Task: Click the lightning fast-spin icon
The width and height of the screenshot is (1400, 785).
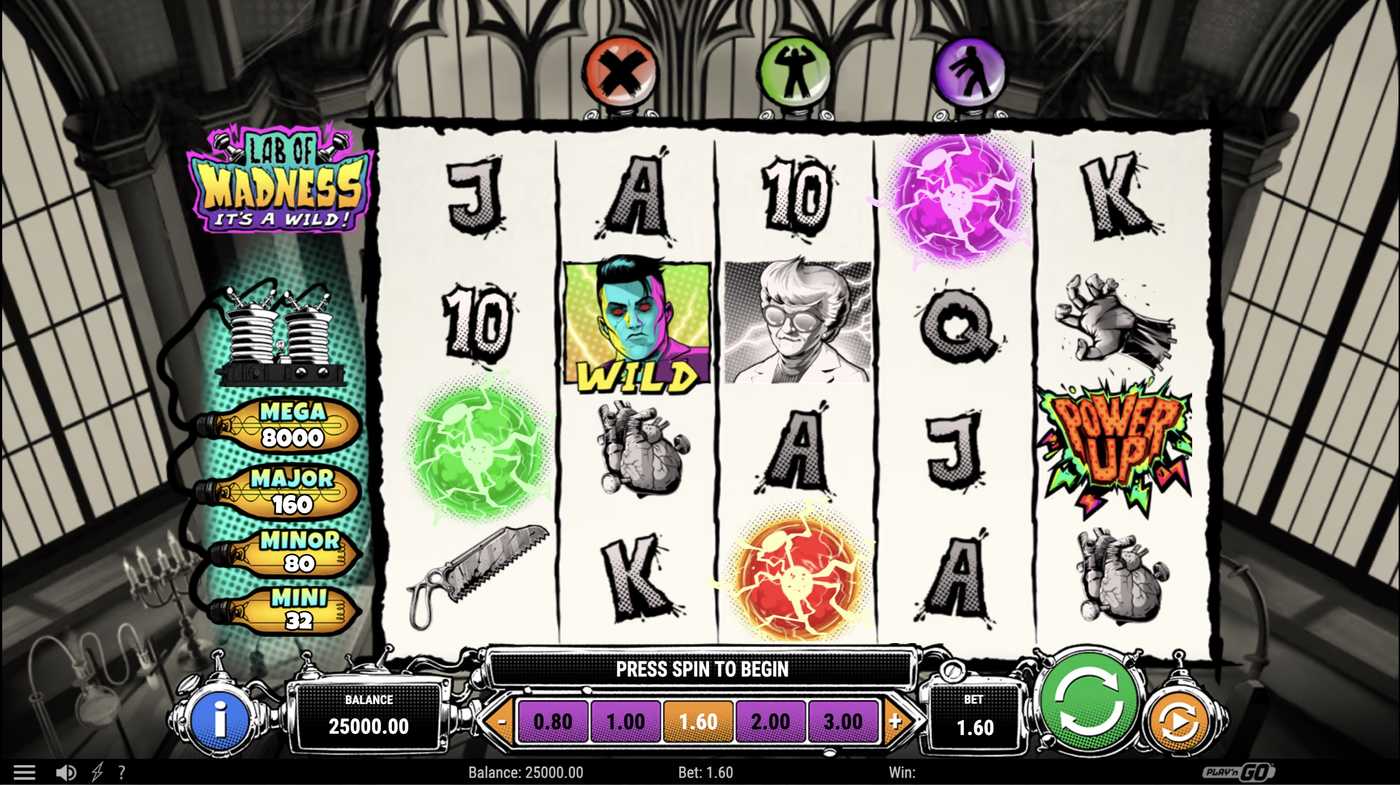Action: pyautogui.click(x=96, y=771)
